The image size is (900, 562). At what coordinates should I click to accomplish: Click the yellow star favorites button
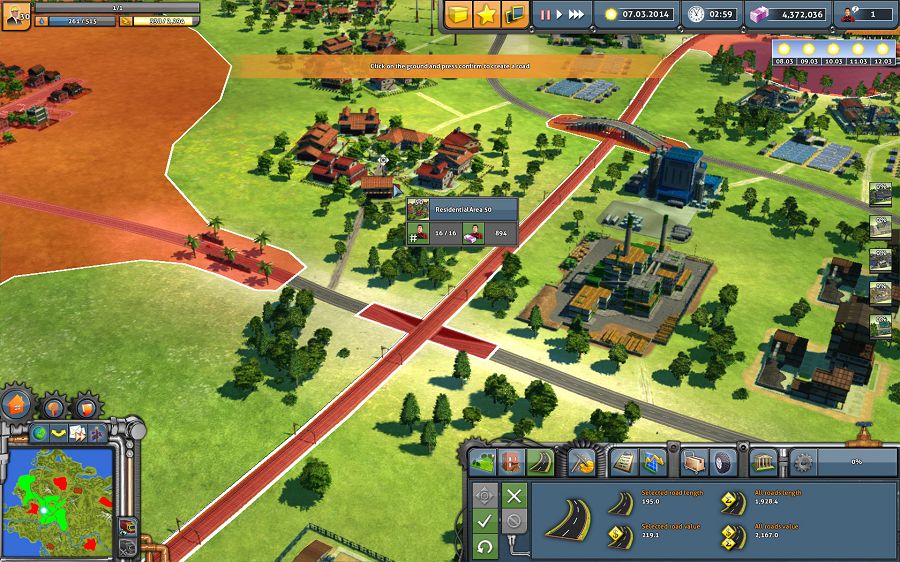pyautogui.click(x=488, y=15)
